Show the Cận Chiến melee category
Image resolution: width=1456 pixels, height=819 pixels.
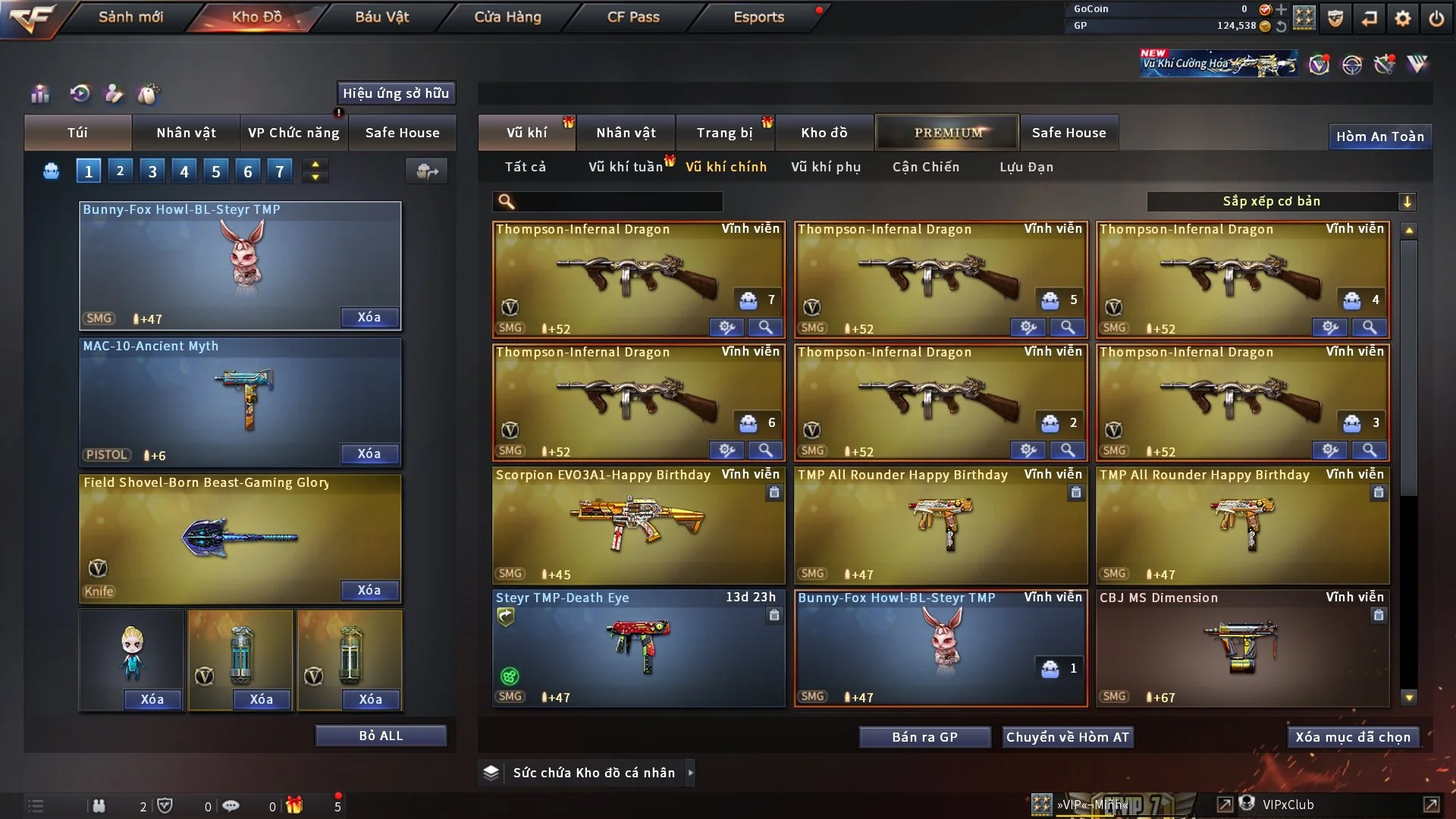[926, 167]
